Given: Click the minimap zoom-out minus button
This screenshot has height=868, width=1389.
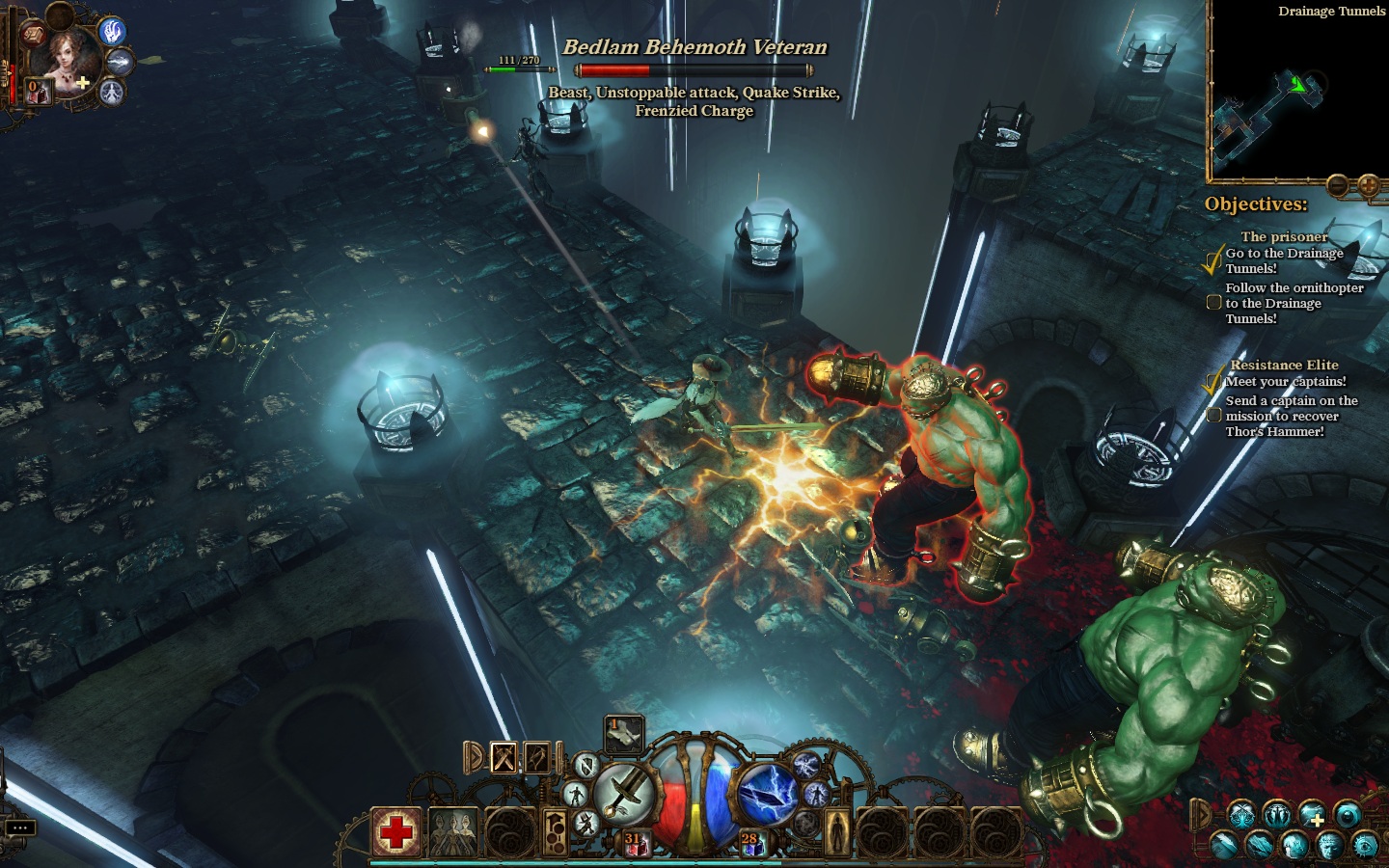Looking at the screenshot, I should coord(1338,185).
